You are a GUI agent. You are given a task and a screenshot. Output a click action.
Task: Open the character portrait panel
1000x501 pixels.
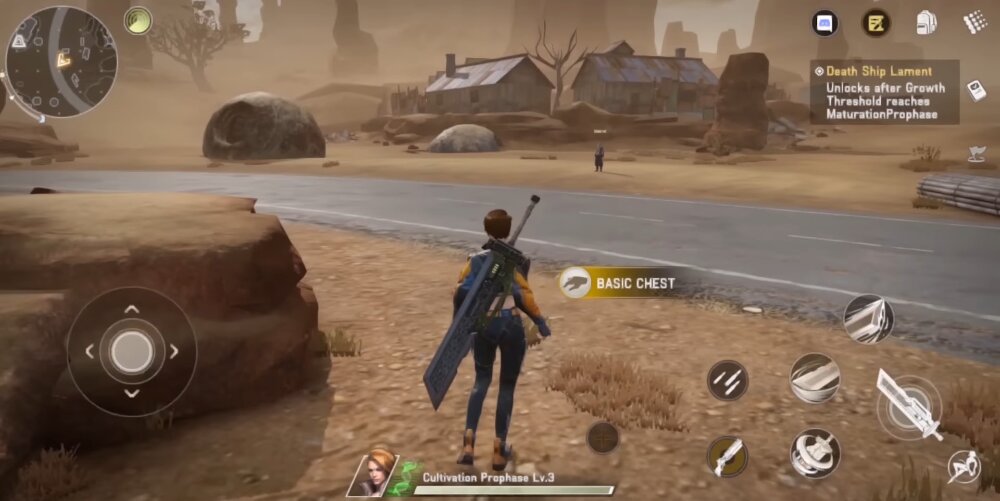click(x=371, y=473)
